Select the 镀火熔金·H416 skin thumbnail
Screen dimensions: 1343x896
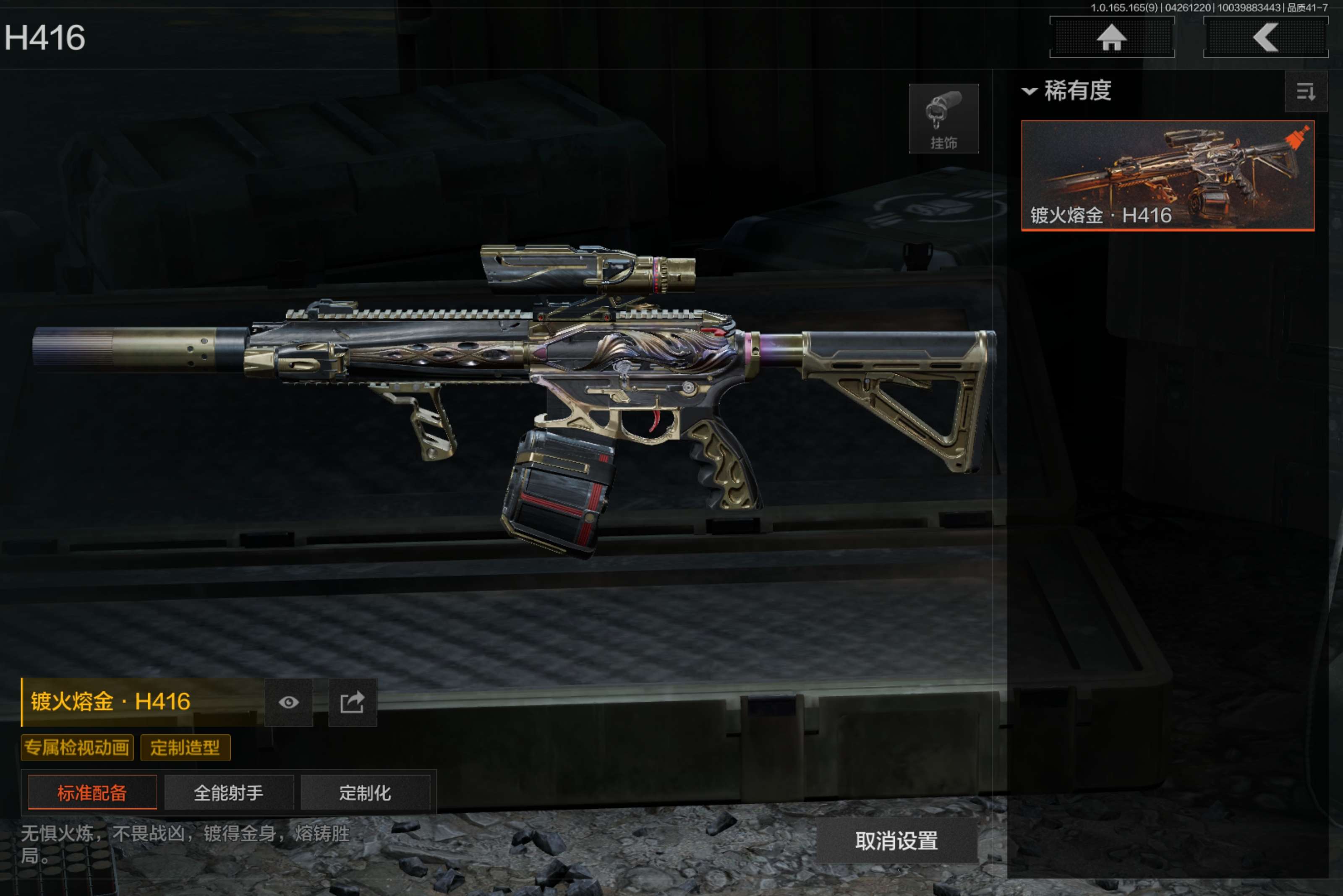[x=1167, y=175]
